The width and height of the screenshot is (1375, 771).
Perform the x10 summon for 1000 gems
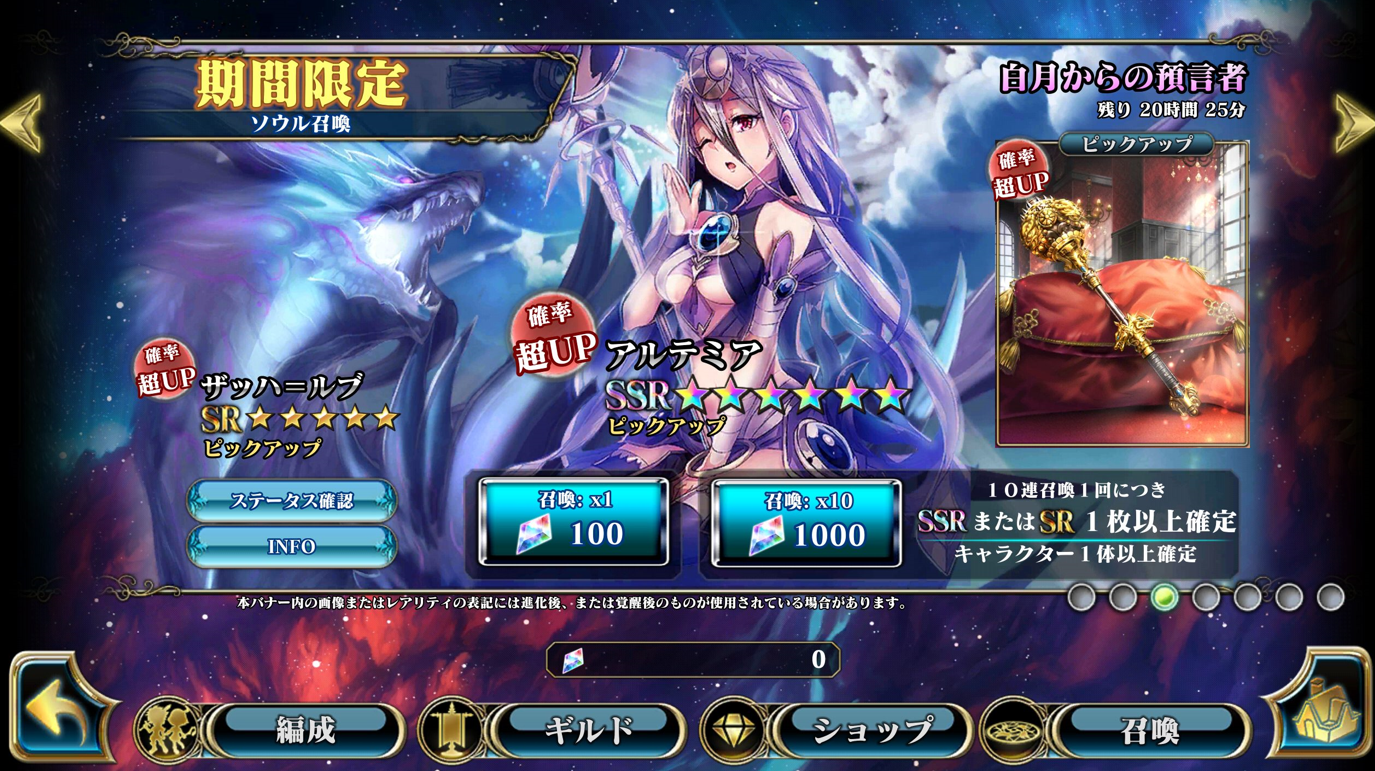806,522
